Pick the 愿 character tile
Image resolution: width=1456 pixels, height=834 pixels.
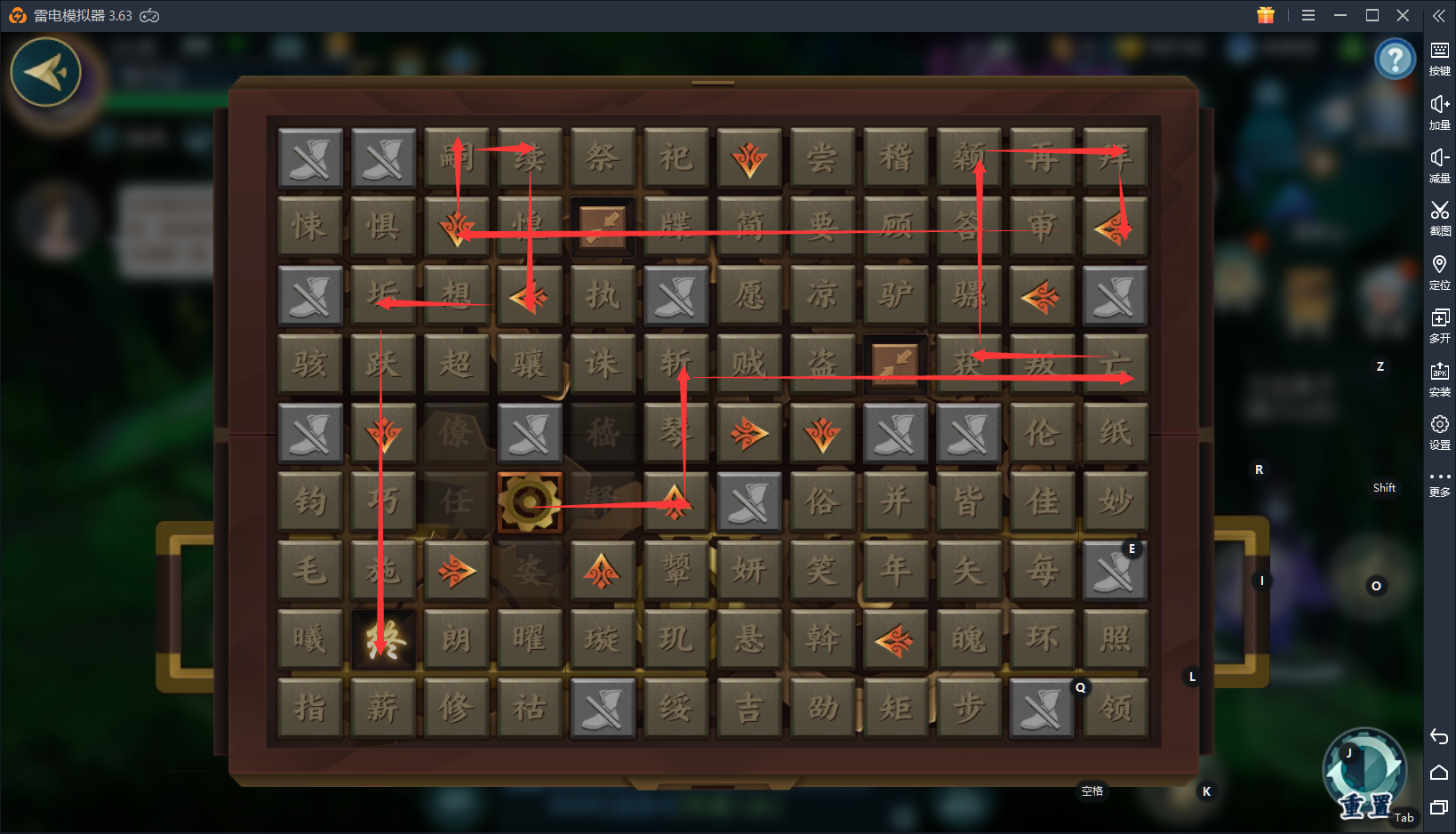(x=749, y=295)
